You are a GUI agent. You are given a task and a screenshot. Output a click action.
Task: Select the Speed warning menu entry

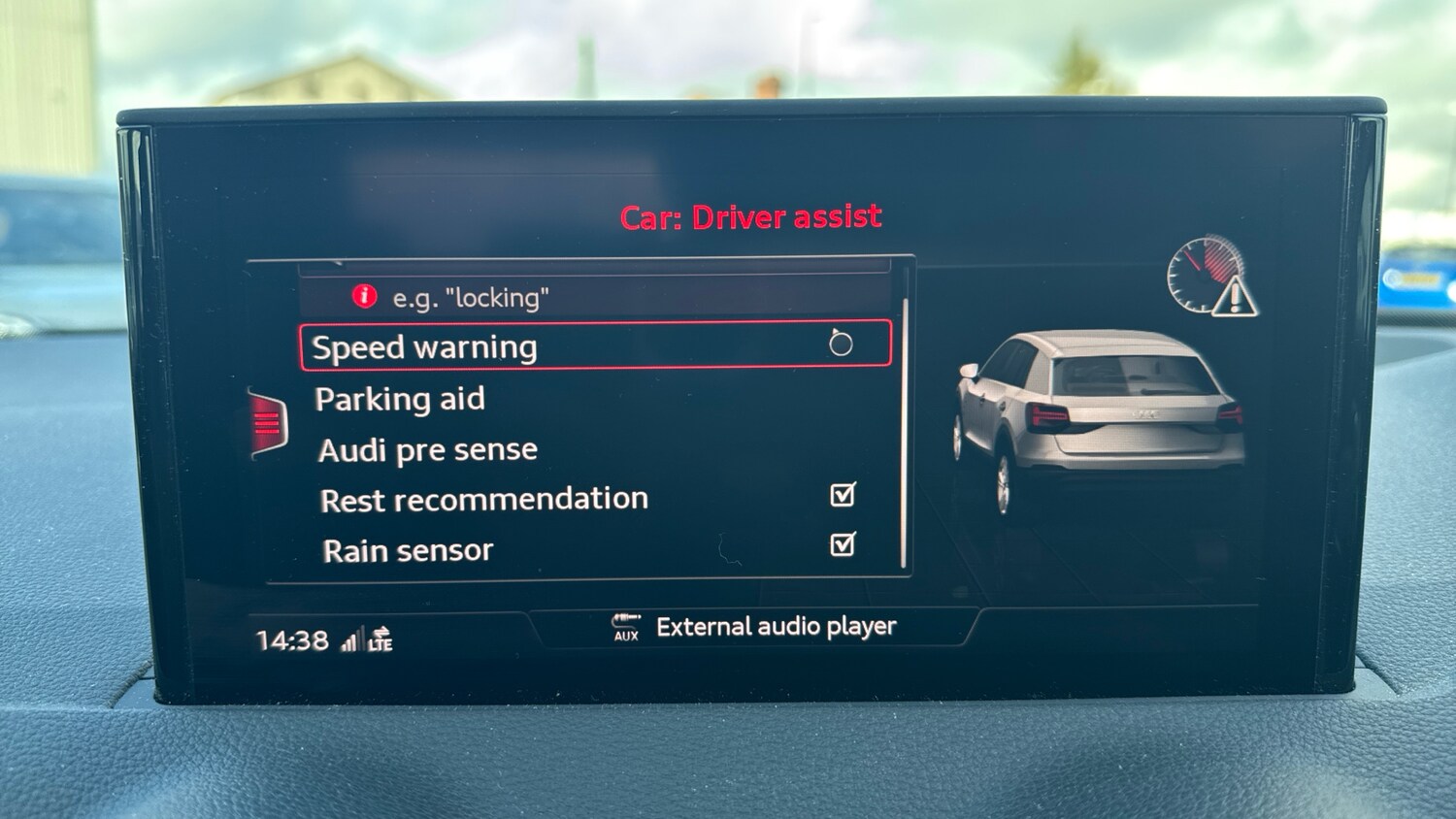coord(594,346)
